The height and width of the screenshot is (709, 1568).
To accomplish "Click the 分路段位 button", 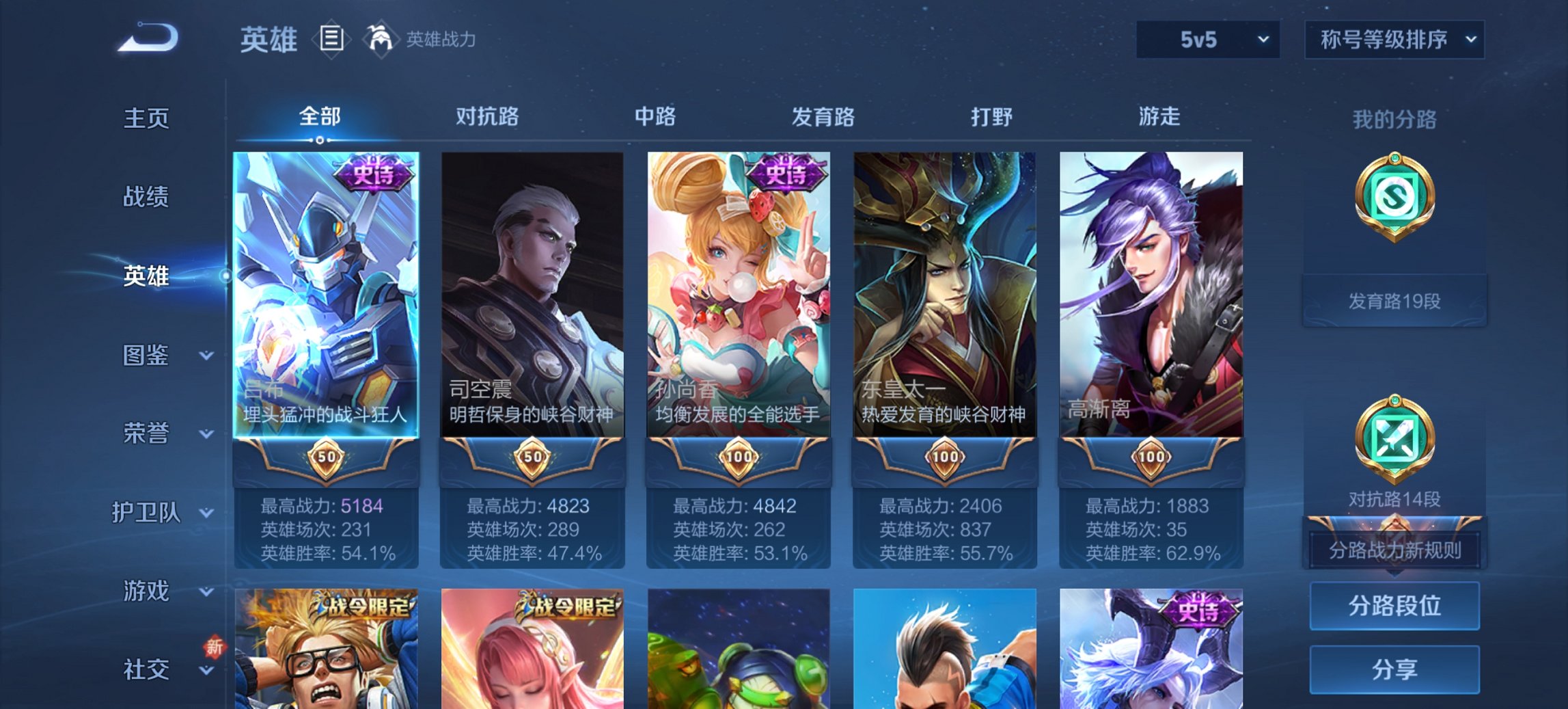I will tap(1394, 606).
